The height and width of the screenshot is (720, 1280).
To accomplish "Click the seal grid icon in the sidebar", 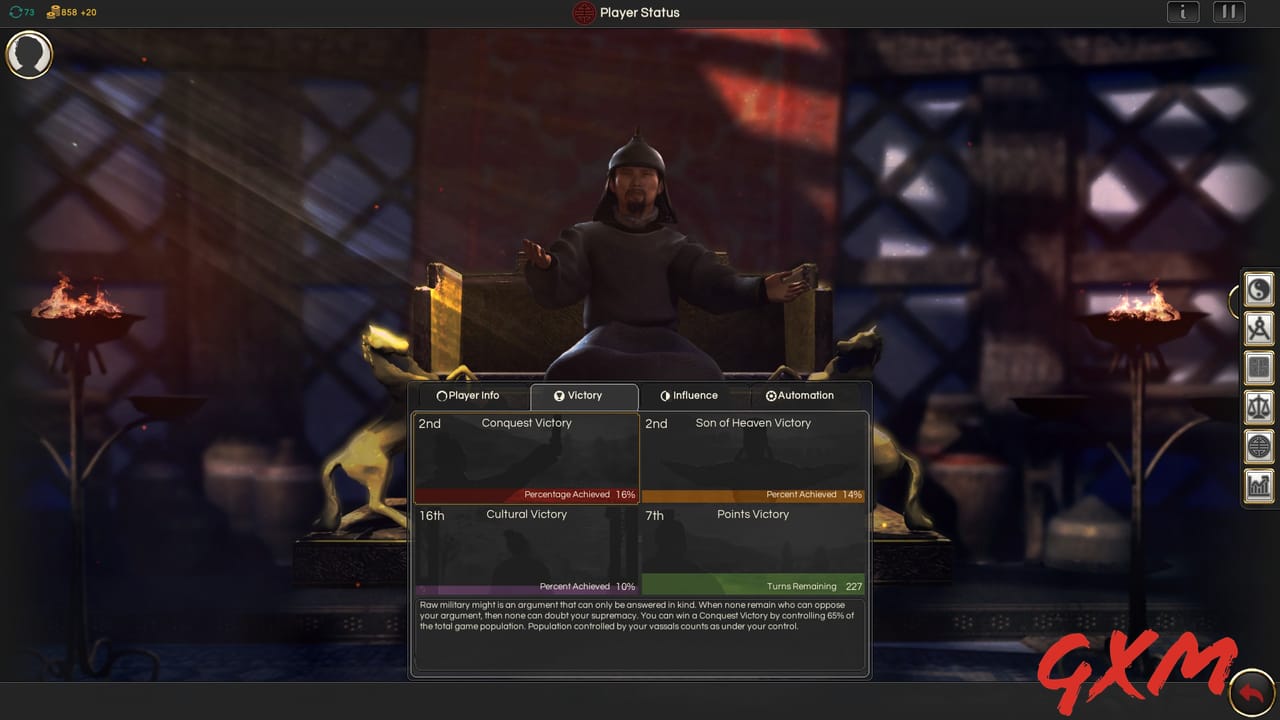I will 1258,367.
